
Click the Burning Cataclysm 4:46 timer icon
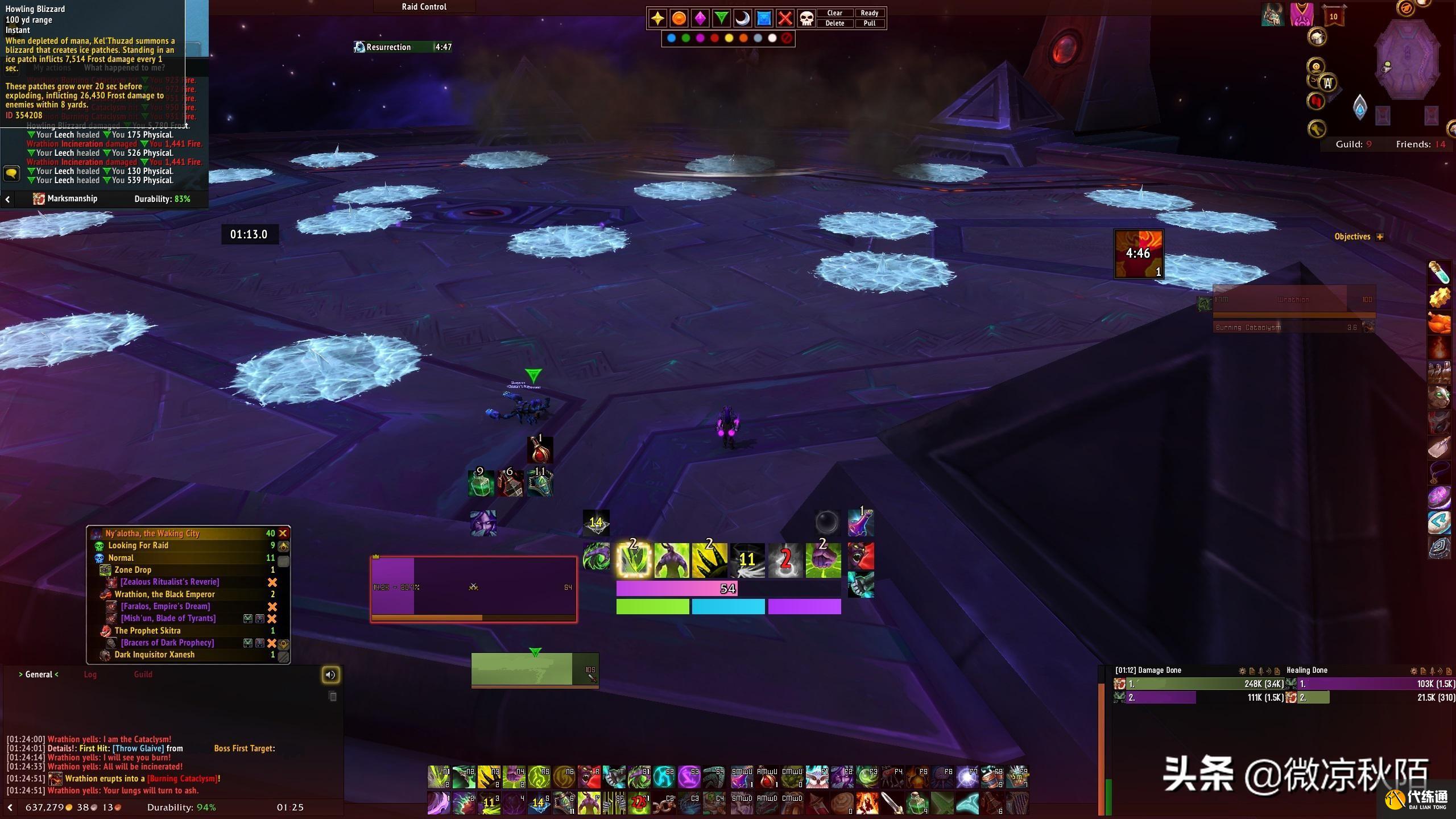tap(1138, 254)
